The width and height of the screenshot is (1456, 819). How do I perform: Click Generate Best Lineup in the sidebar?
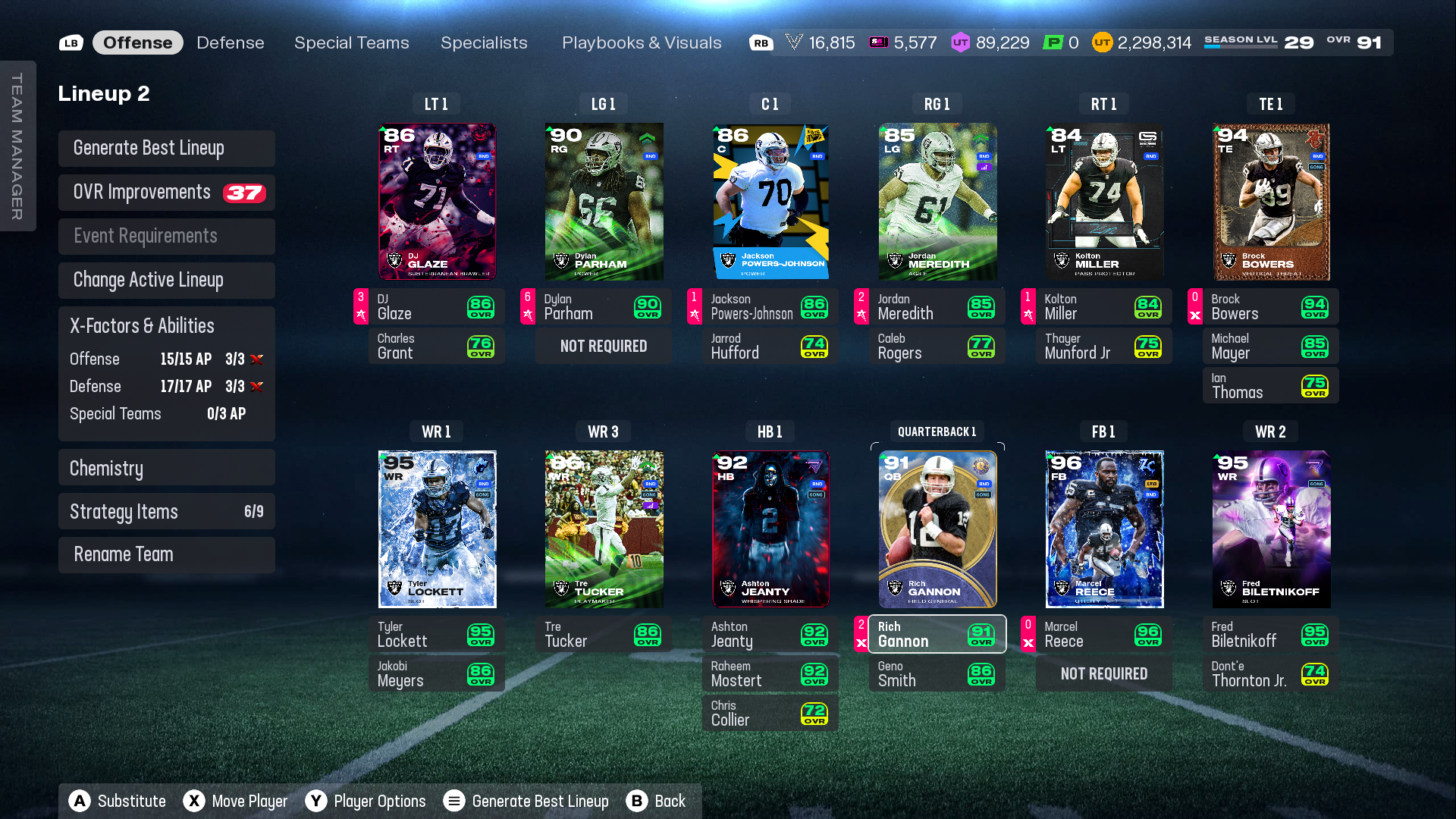point(167,148)
